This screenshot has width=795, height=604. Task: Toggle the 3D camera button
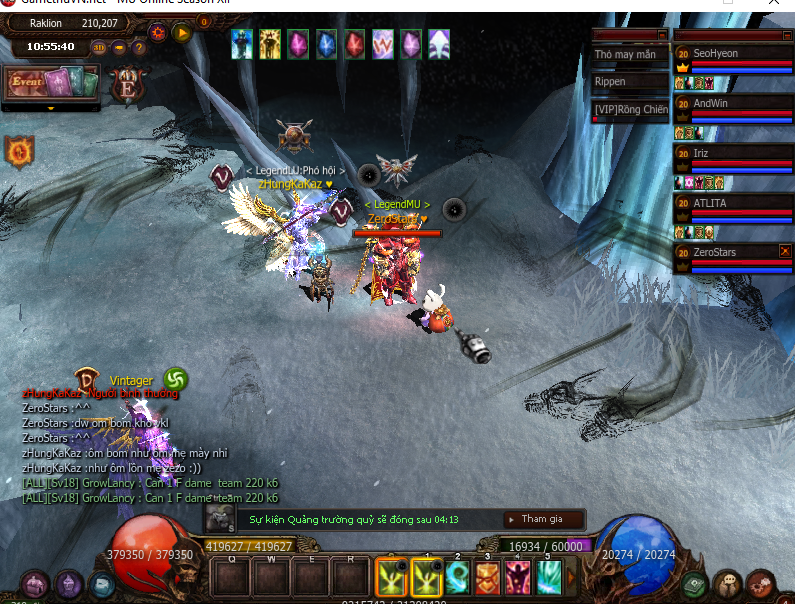click(99, 47)
